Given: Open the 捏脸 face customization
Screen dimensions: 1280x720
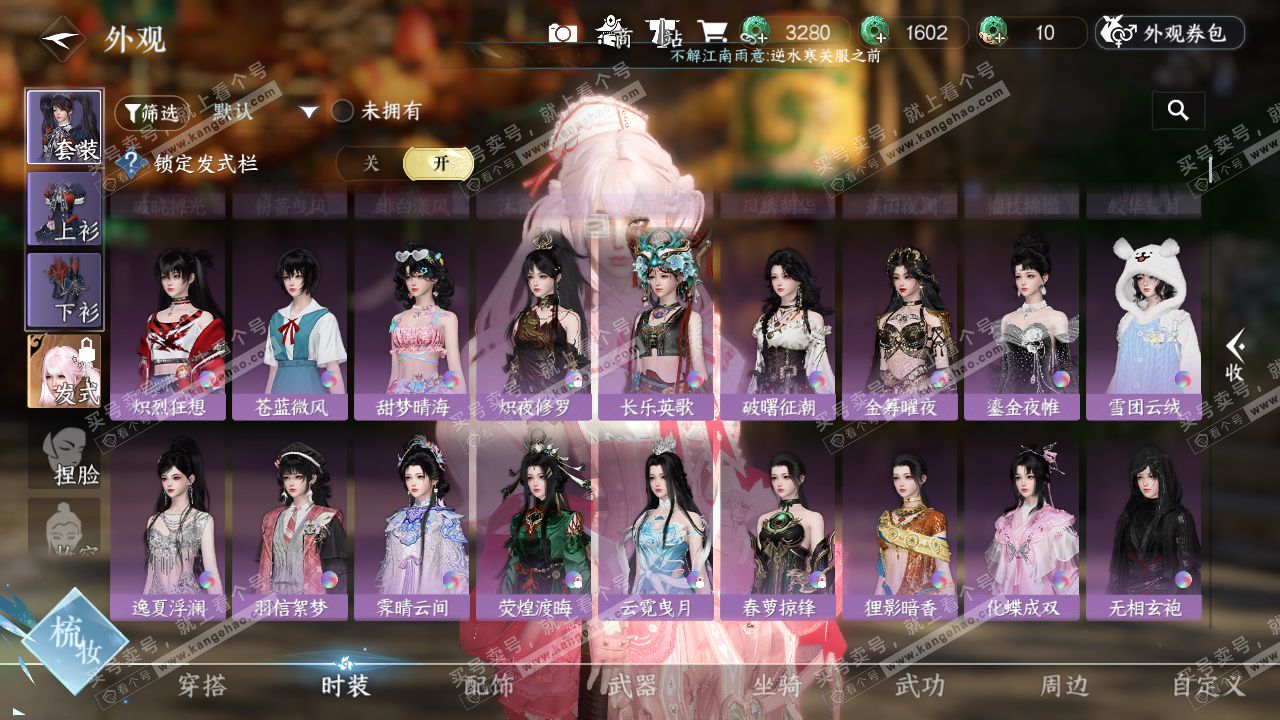Looking at the screenshot, I should (x=64, y=453).
